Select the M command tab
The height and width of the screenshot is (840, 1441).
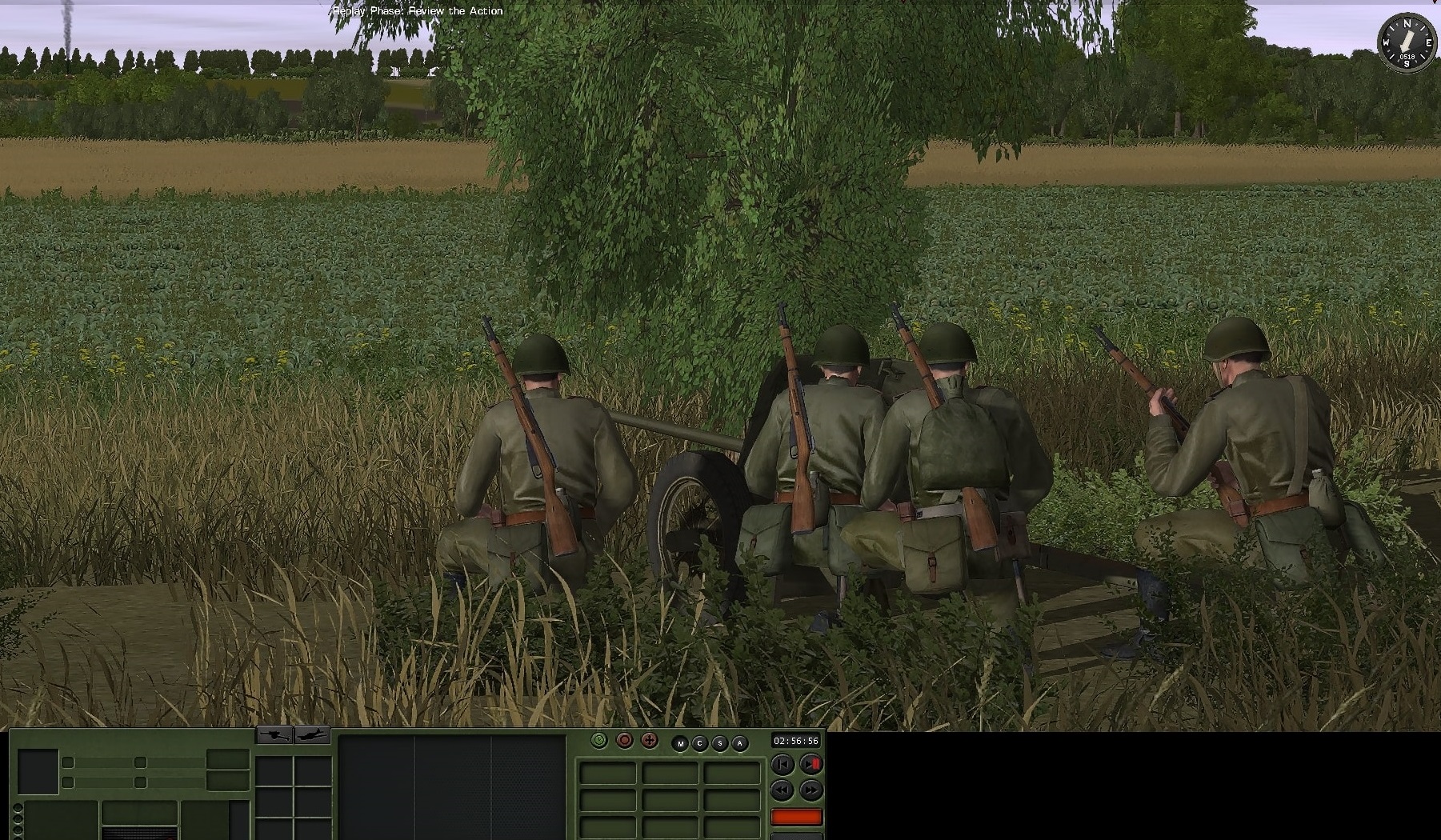pyautogui.click(x=681, y=744)
